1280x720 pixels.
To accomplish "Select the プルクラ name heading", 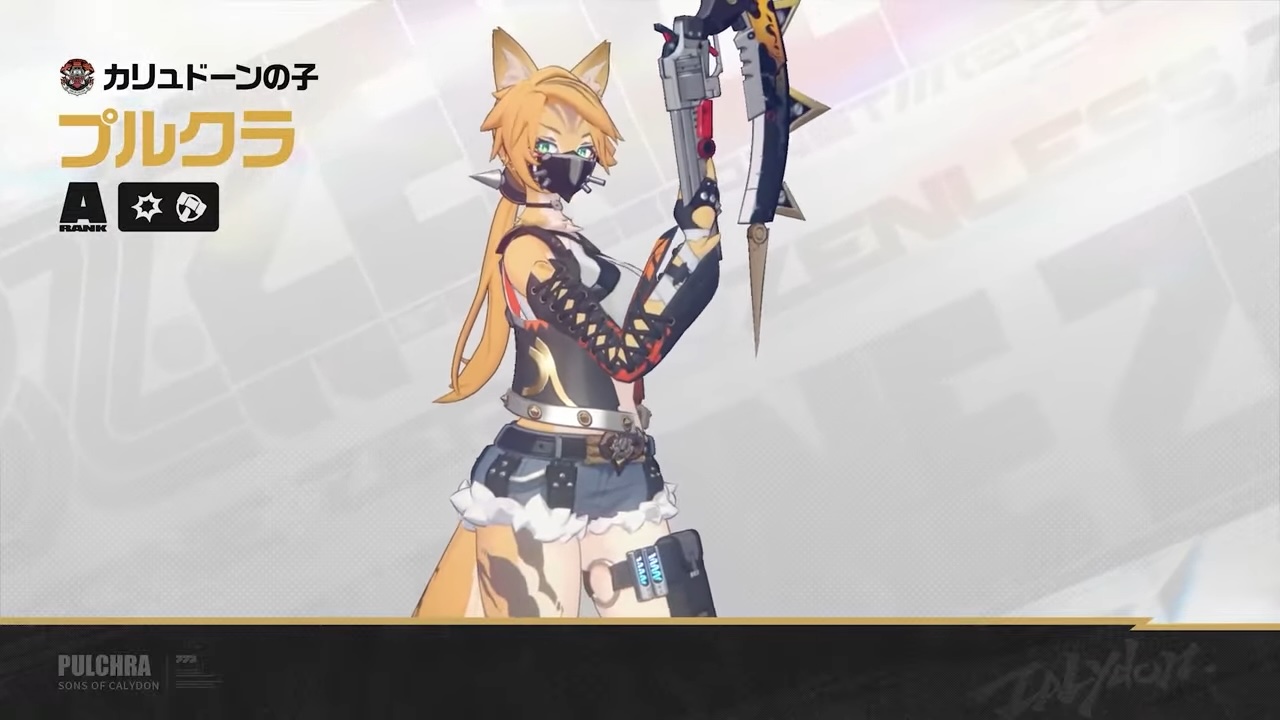I will pos(177,140).
